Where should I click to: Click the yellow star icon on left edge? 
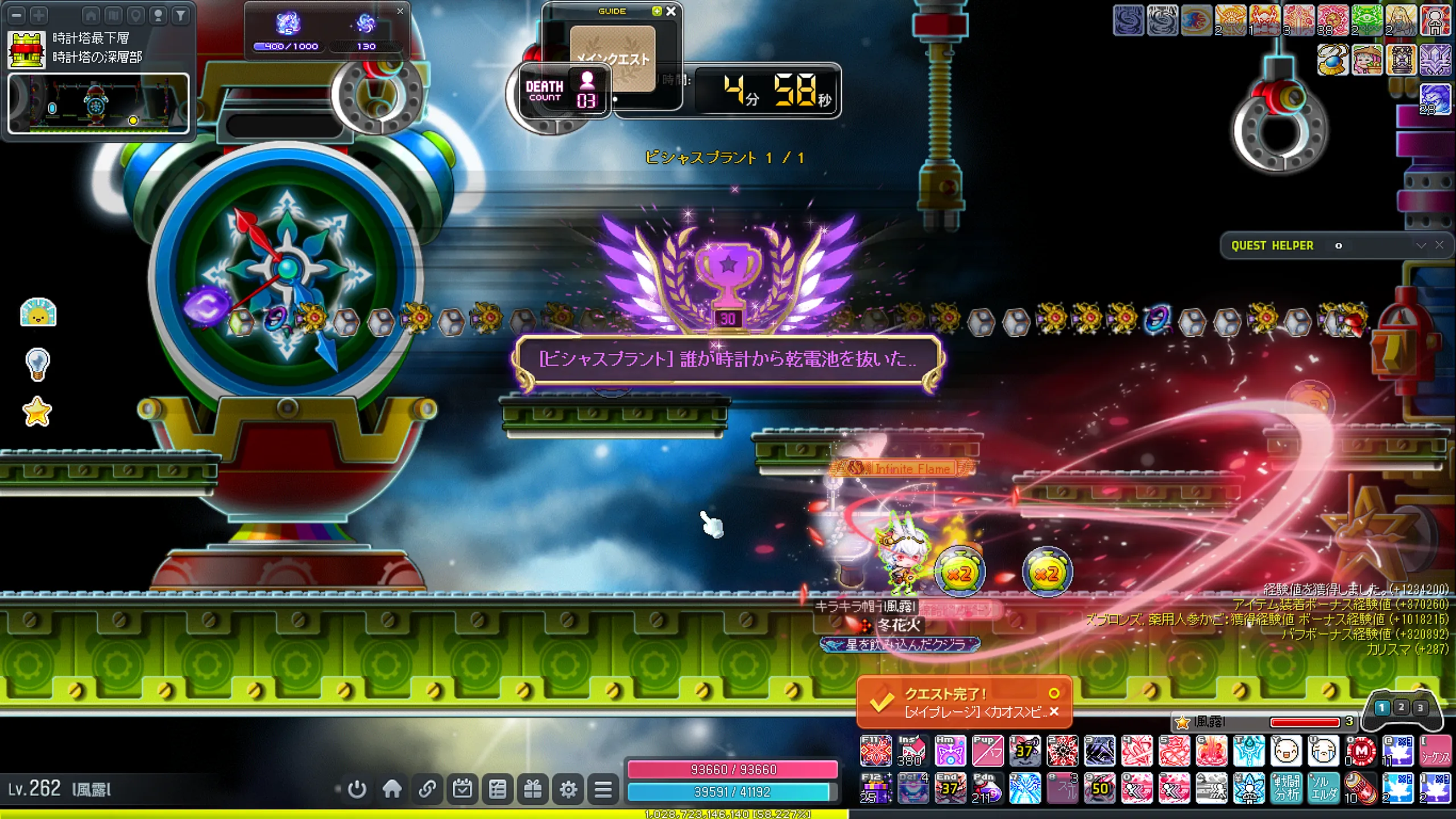click(38, 412)
